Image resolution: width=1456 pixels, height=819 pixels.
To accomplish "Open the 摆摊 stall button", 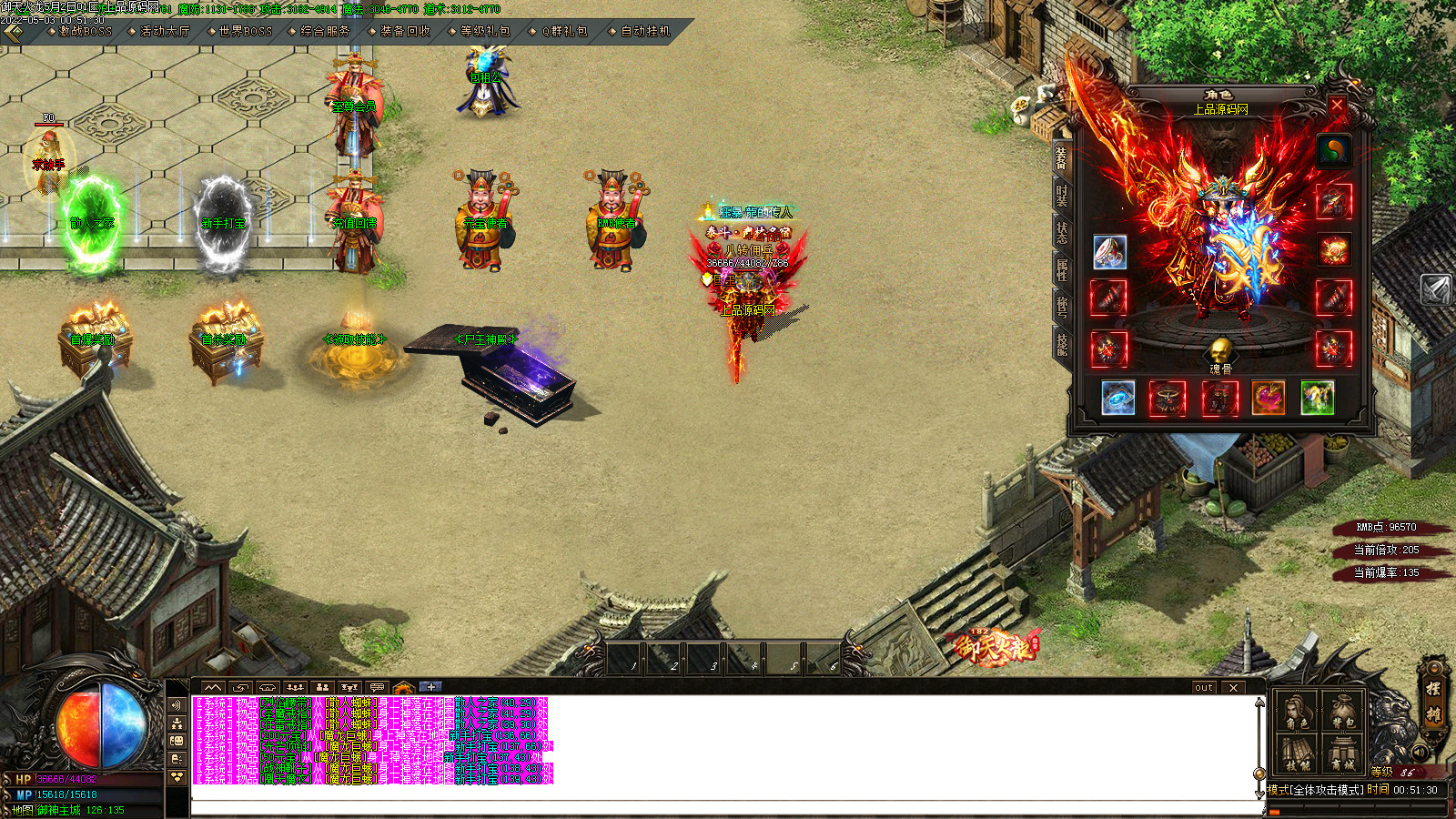I will click(x=1433, y=702).
